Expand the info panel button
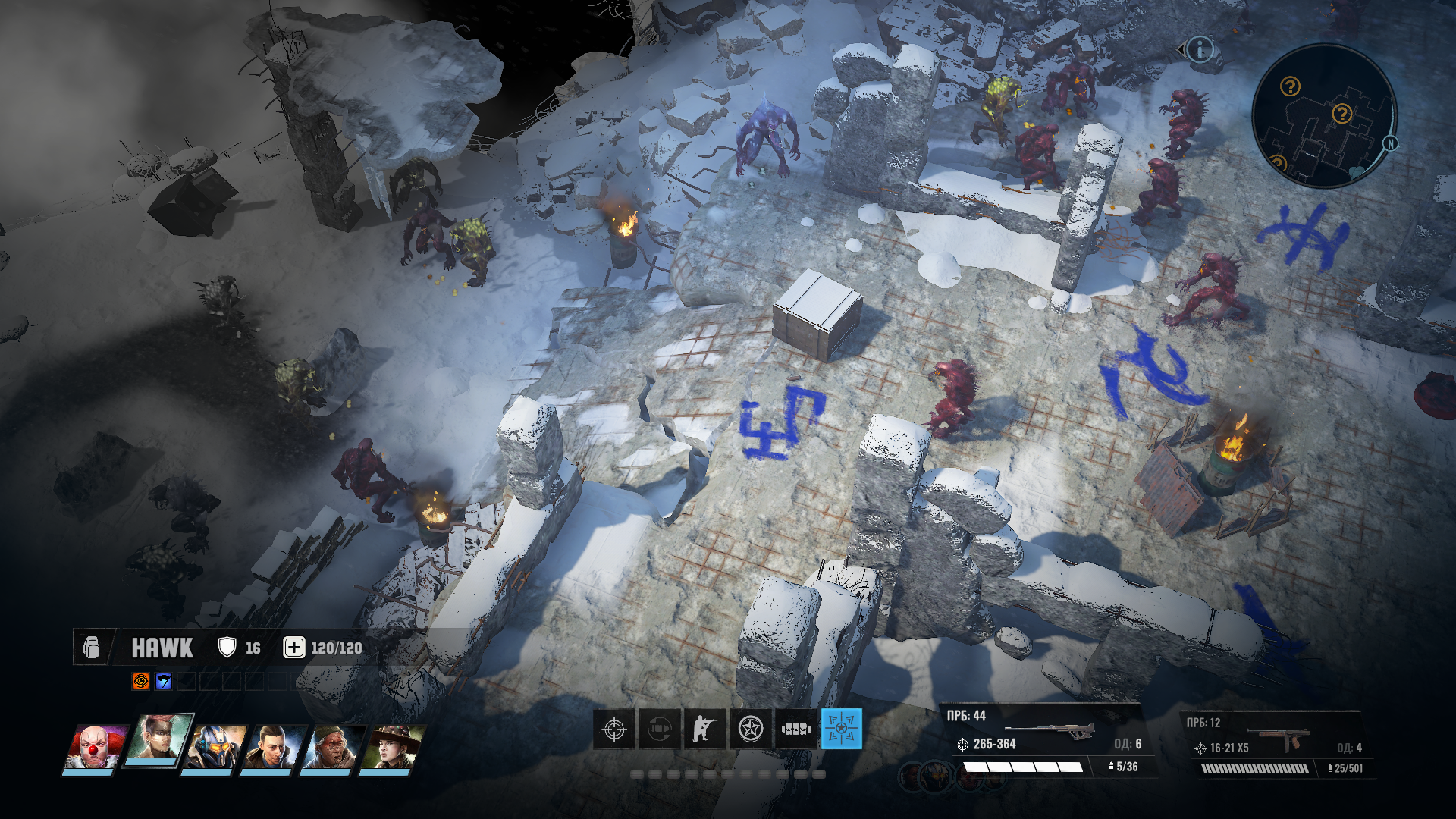This screenshot has height=819, width=1456. pyautogui.click(x=1200, y=50)
